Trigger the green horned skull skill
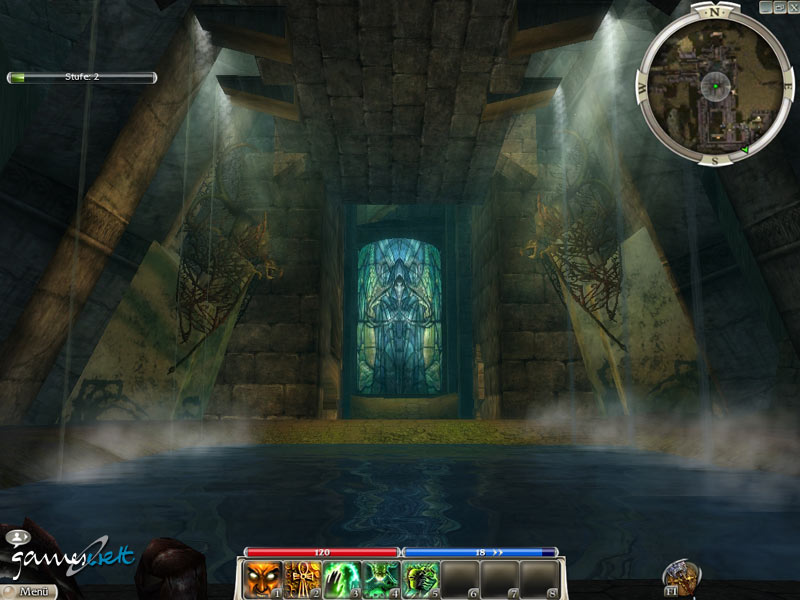 [378, 579]
